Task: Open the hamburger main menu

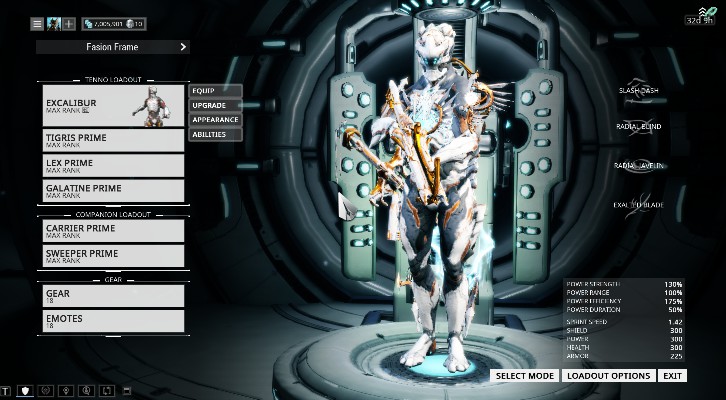Action: pyautogui.click(x=37, y=23)
